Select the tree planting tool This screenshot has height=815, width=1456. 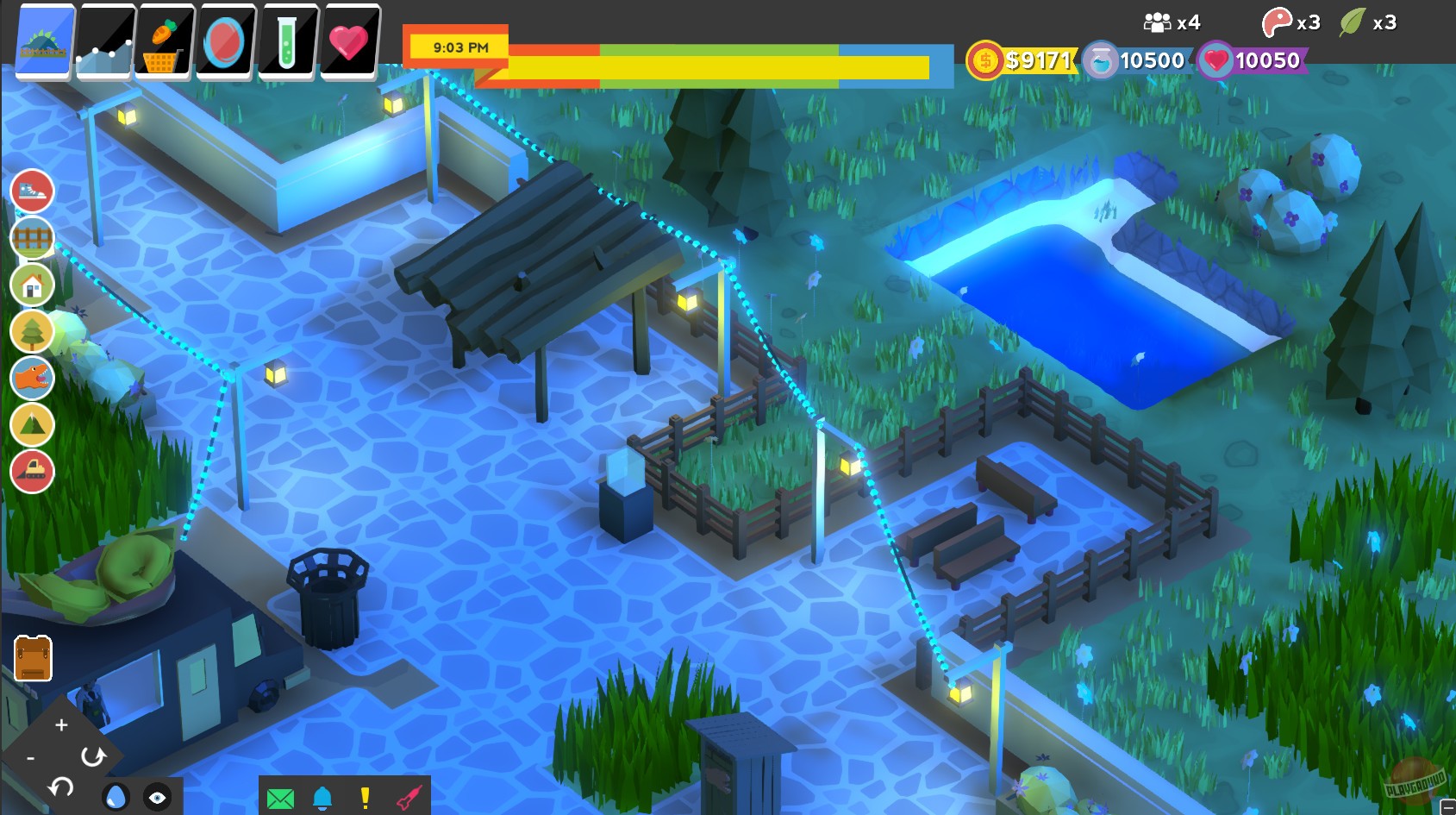pyautogui.click(x=33, y=332)
